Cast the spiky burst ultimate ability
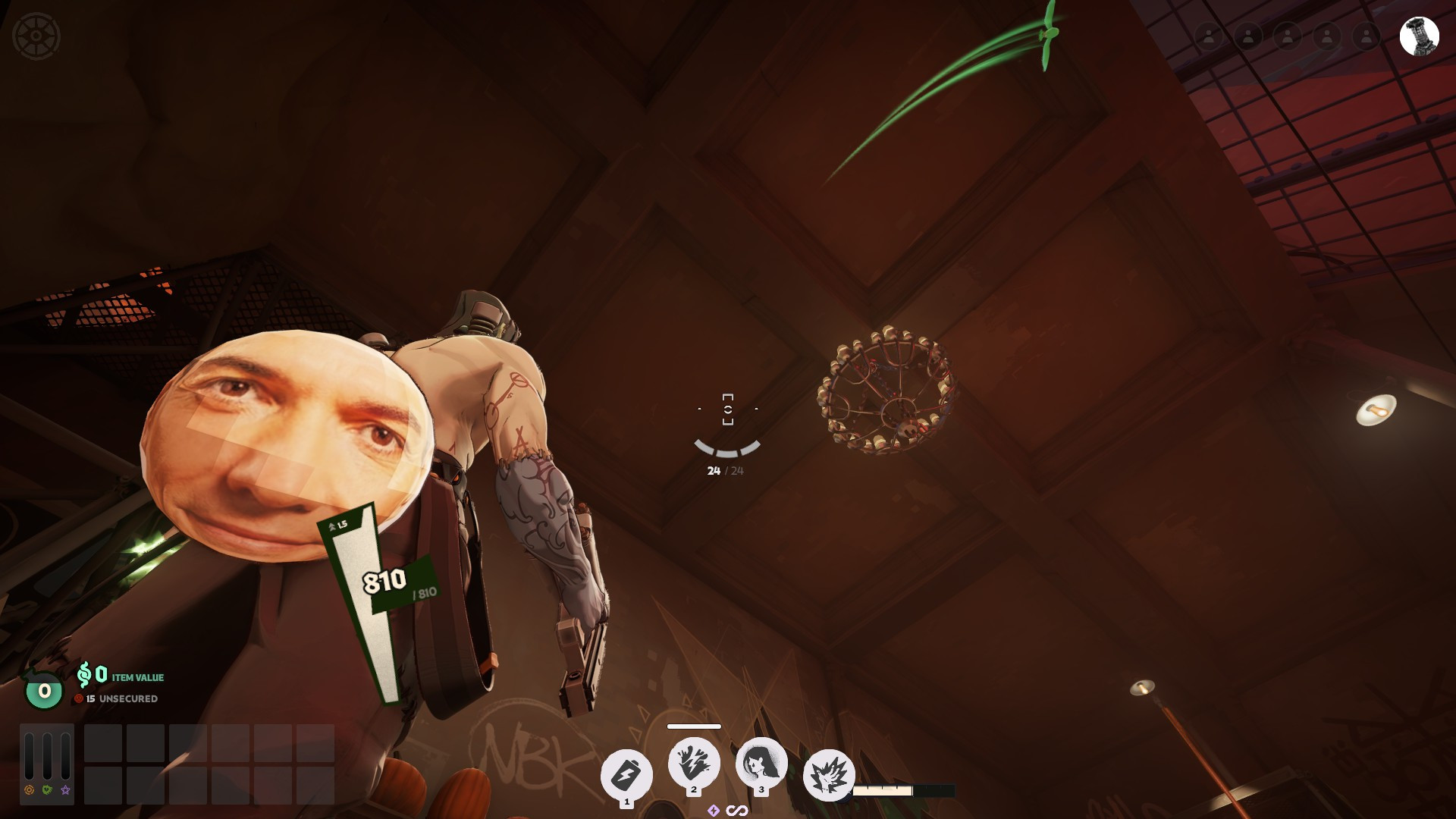This screenshot has height=819, width=1456. pos(828,776)
